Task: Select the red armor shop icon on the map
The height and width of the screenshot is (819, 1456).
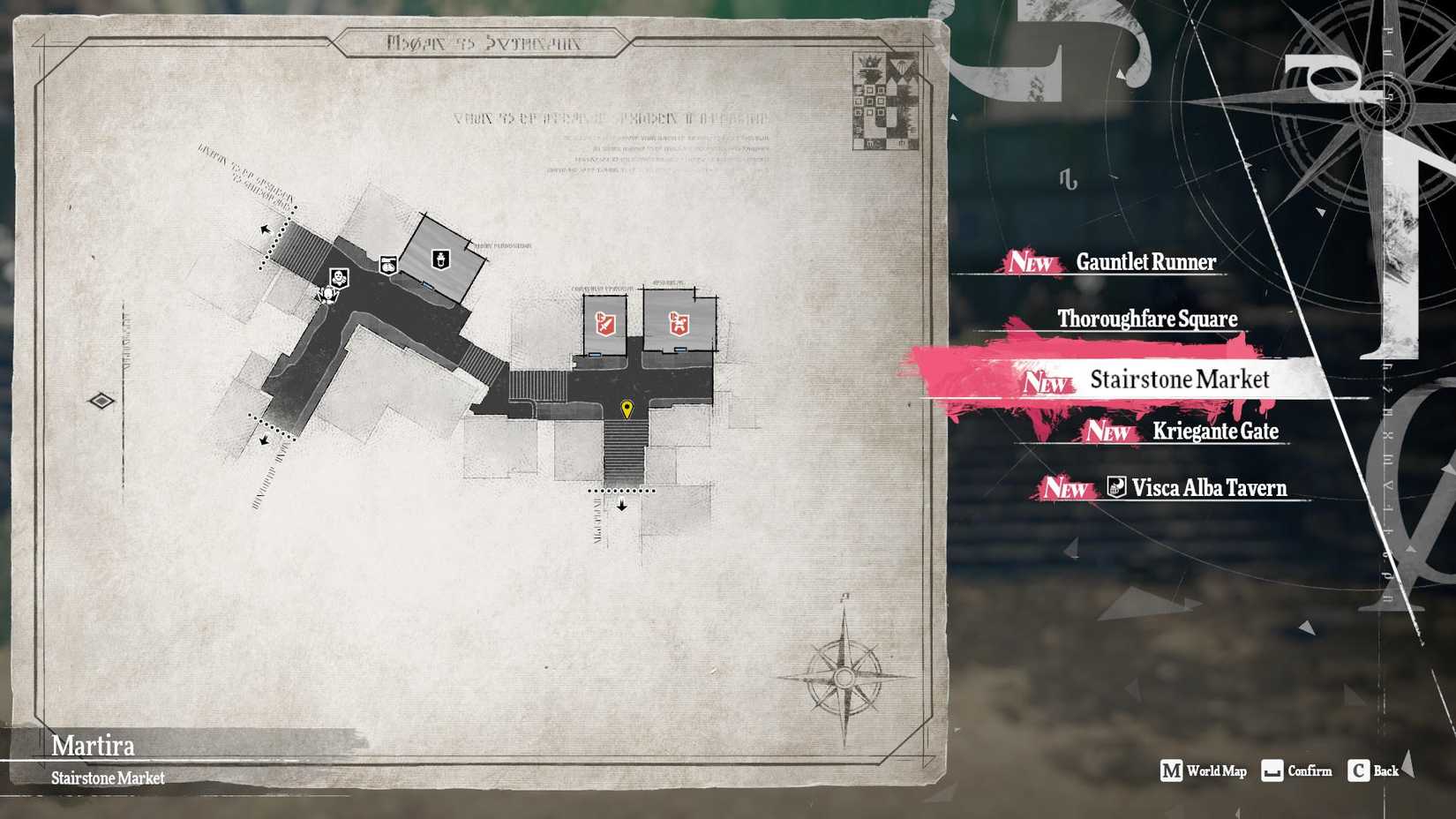Action: (679, 324)
